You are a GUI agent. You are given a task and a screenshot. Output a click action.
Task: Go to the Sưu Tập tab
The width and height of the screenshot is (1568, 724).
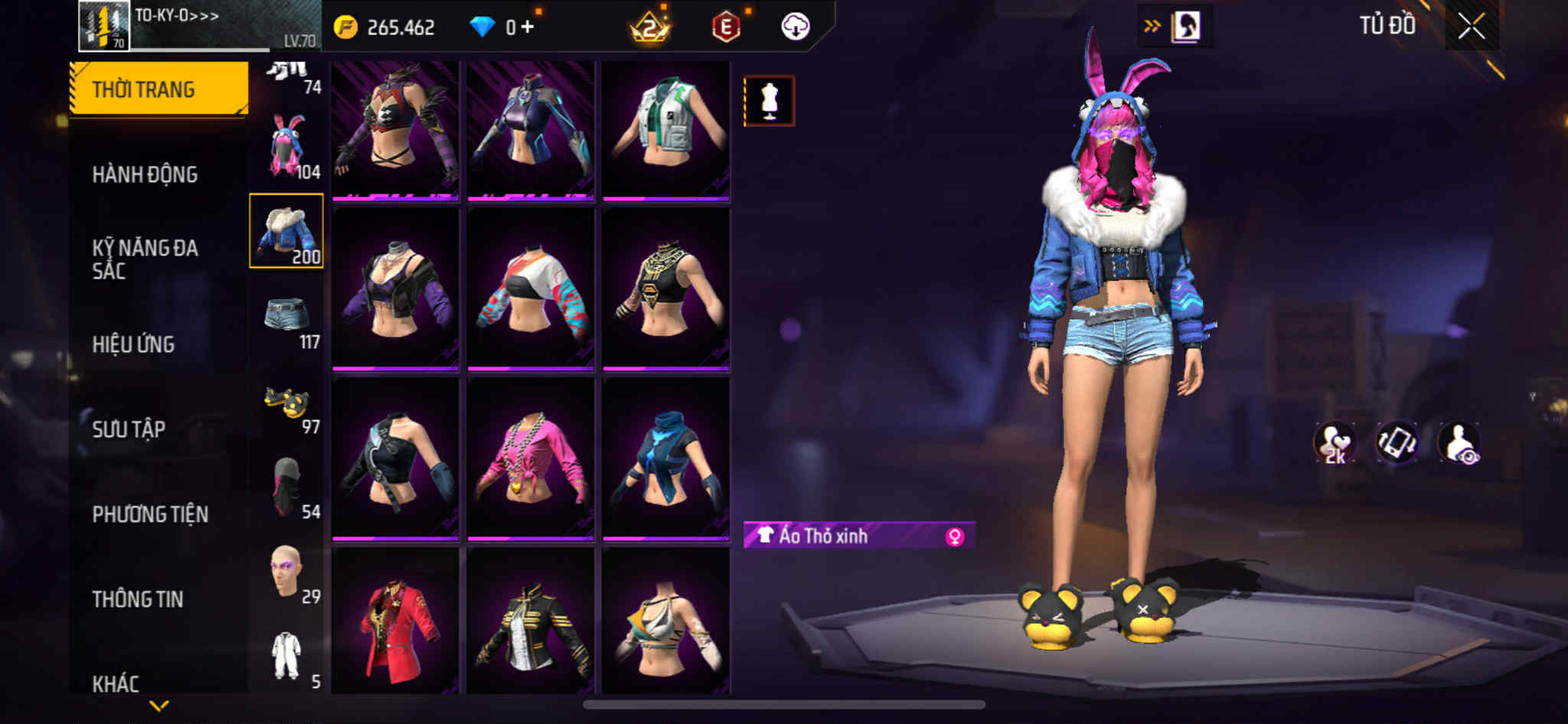[x=129, y=429]
